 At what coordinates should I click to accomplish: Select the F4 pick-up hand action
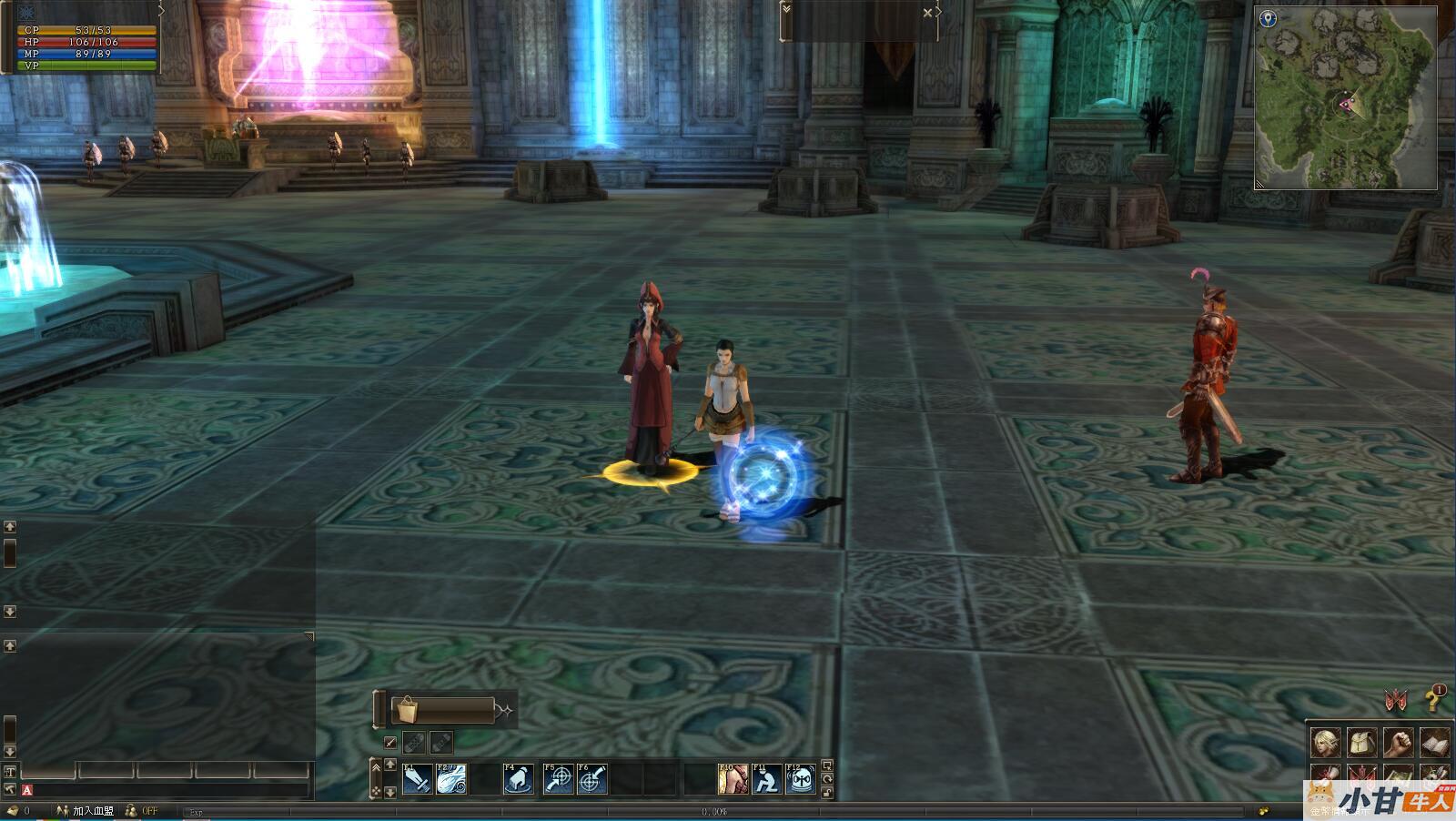[x=518, y=779]
